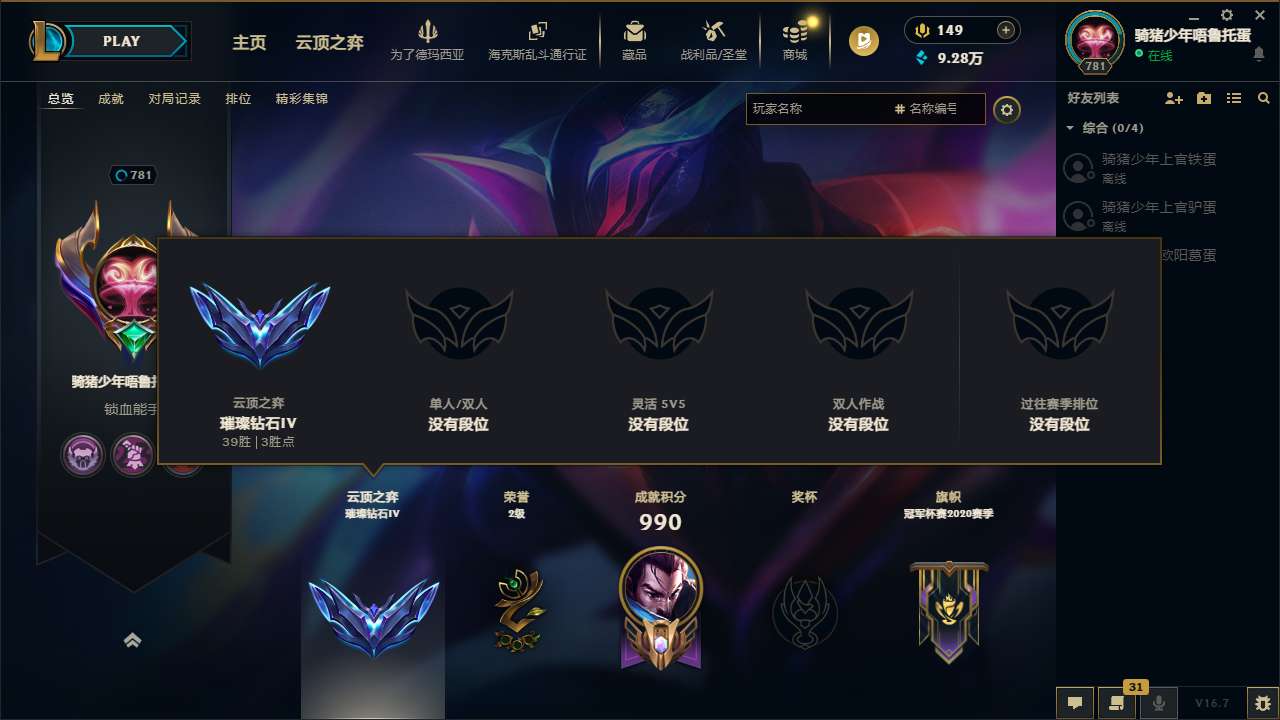Click the gear icon beside player name search

click(1007, 109)
